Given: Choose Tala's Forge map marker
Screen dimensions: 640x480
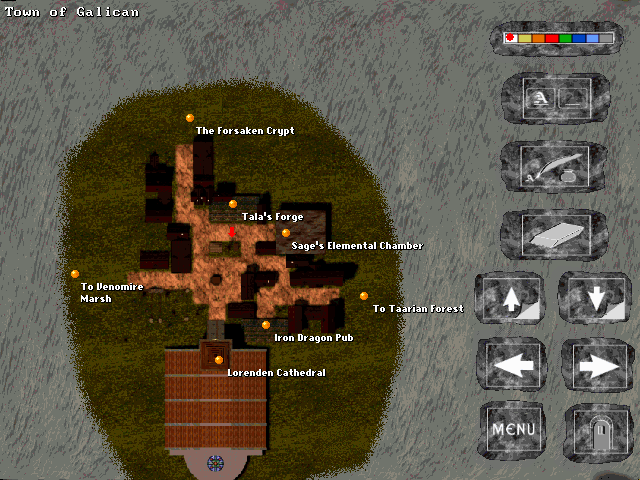Looking at the screenshot, I should [233, 204].
